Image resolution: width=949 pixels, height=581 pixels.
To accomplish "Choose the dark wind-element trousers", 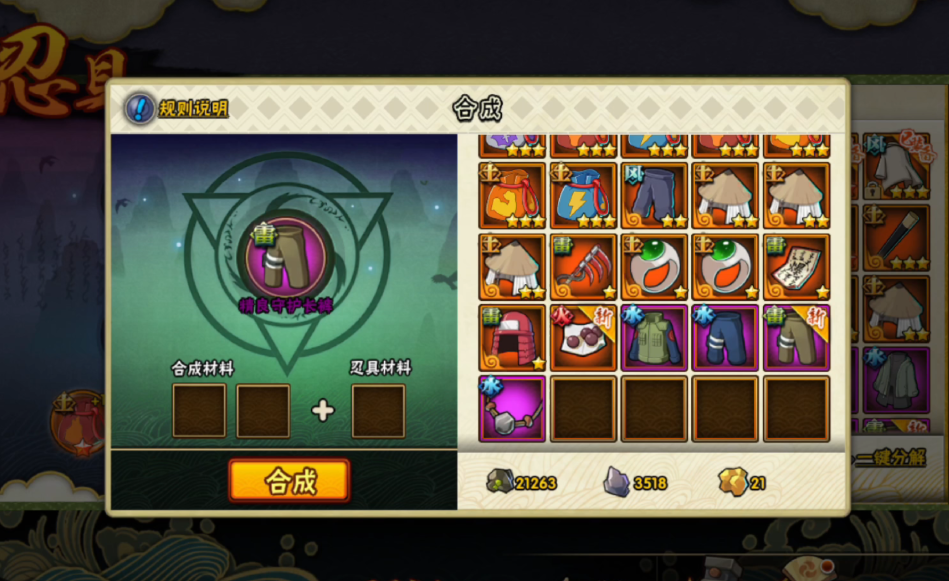I will point(654,196).
